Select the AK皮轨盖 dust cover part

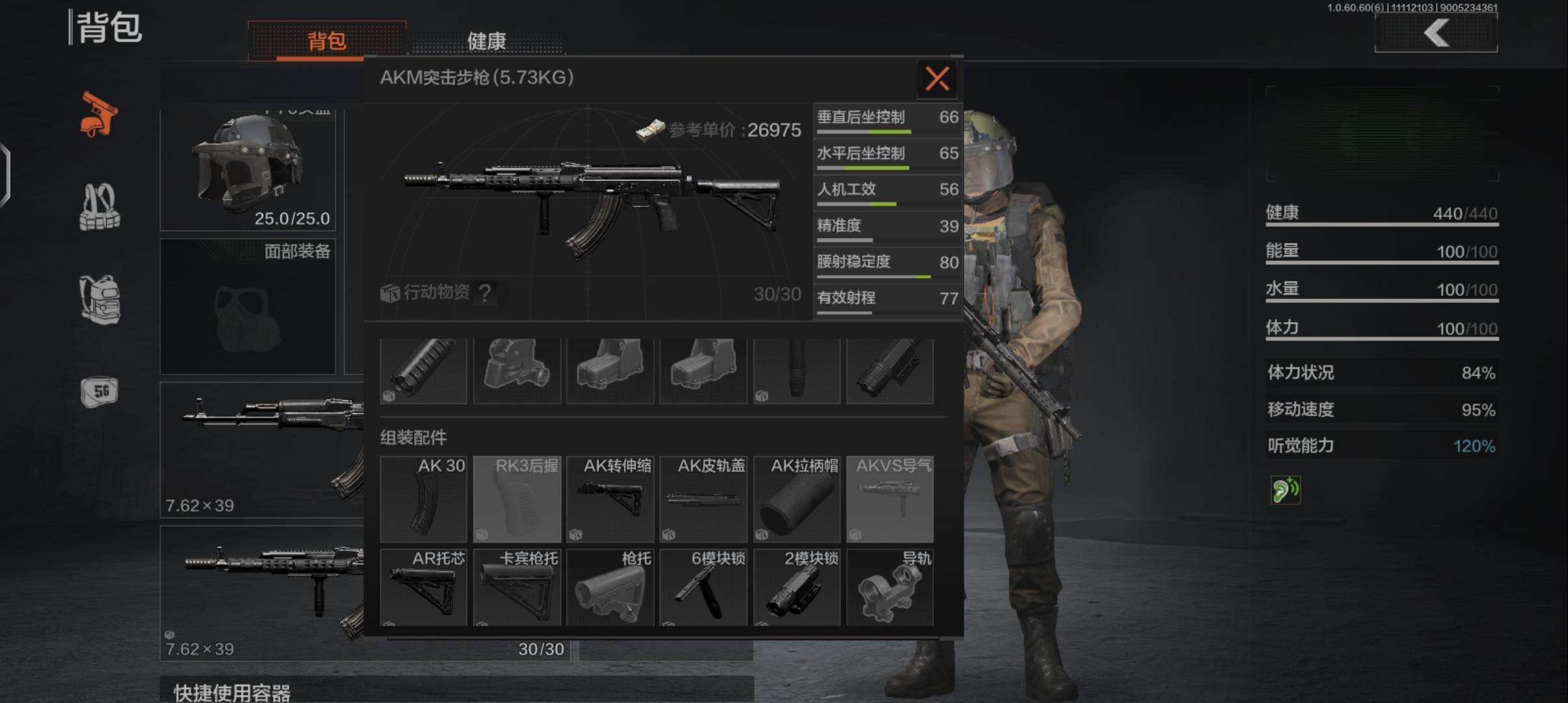(703, 499)
